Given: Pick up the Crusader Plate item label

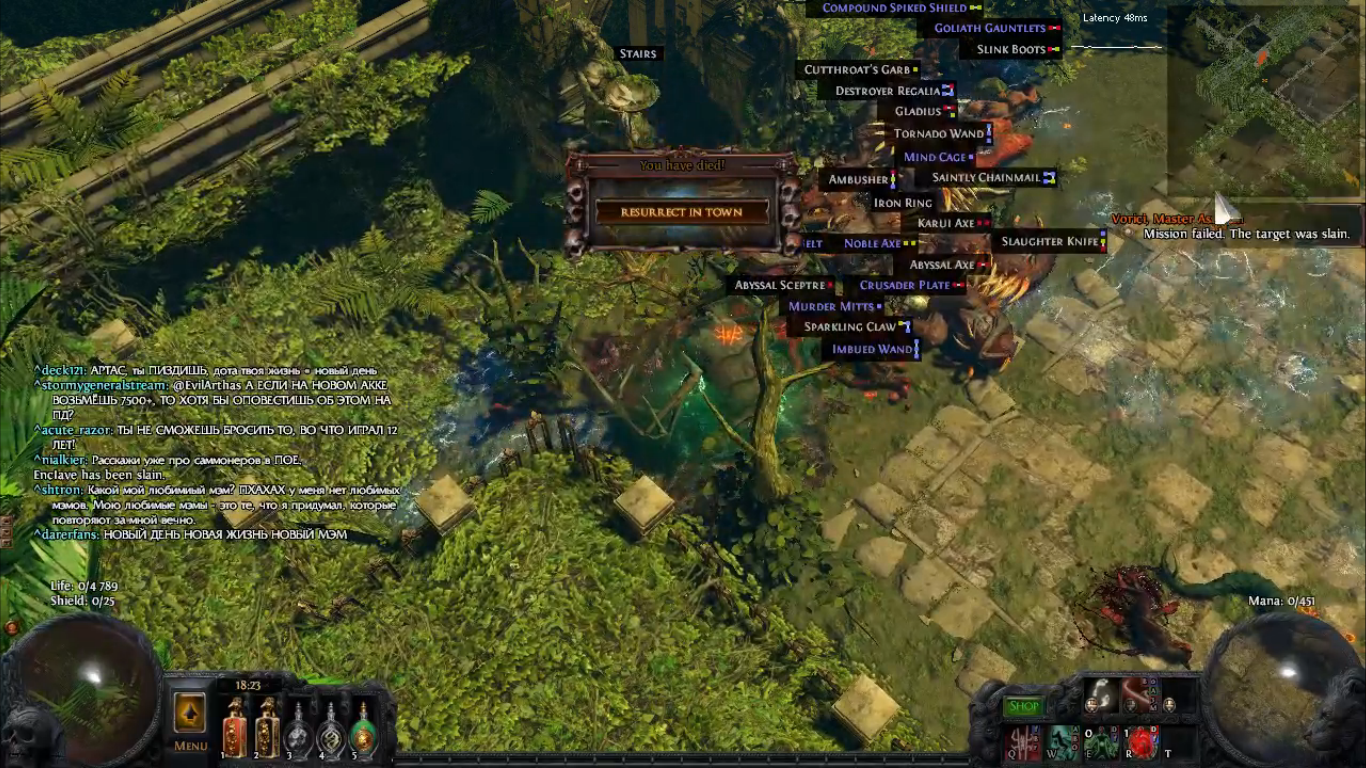Looking at the screenshot, I should [904, 285].
